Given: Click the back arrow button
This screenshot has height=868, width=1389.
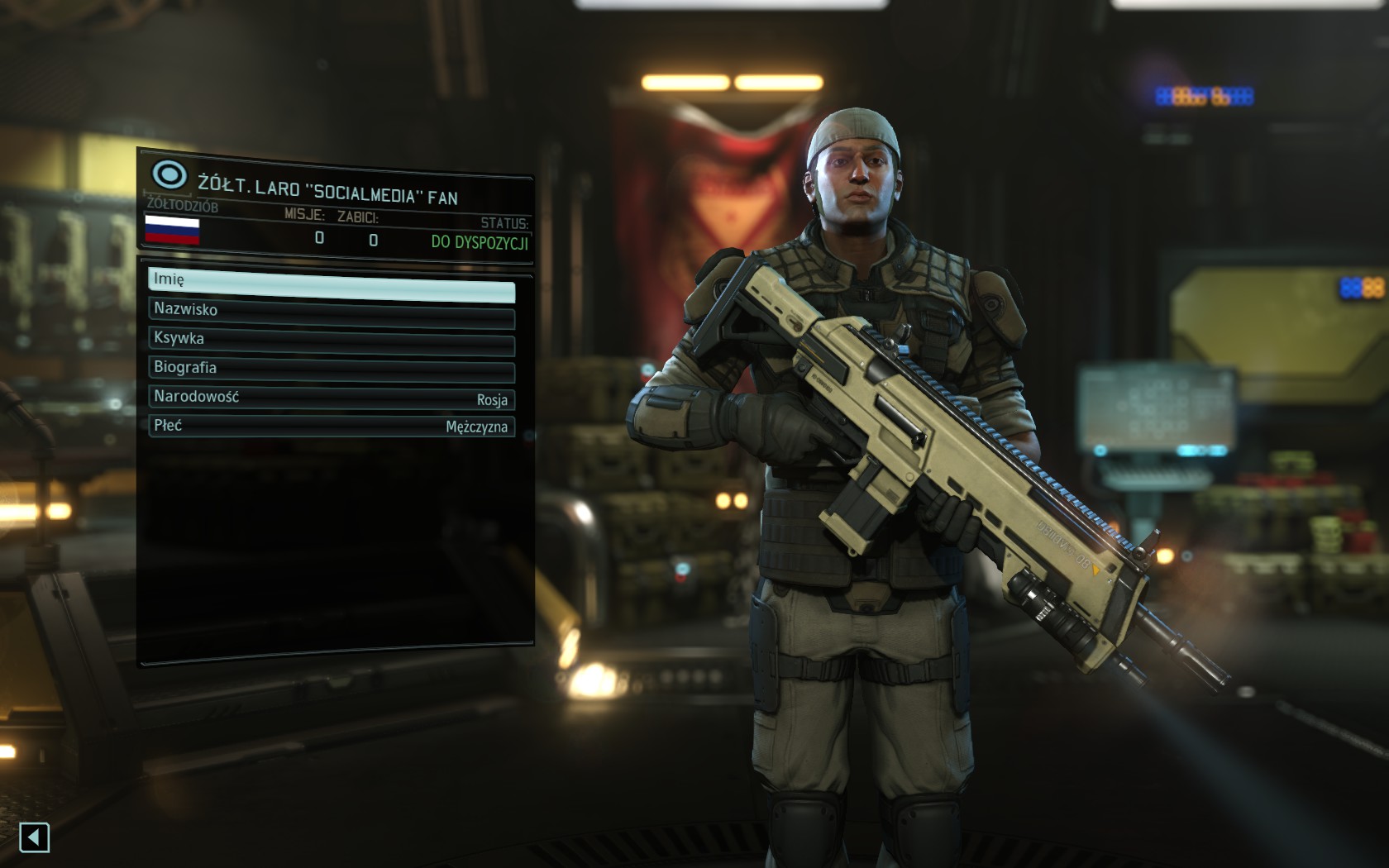Looking at the screenshot, I should 34,837.
